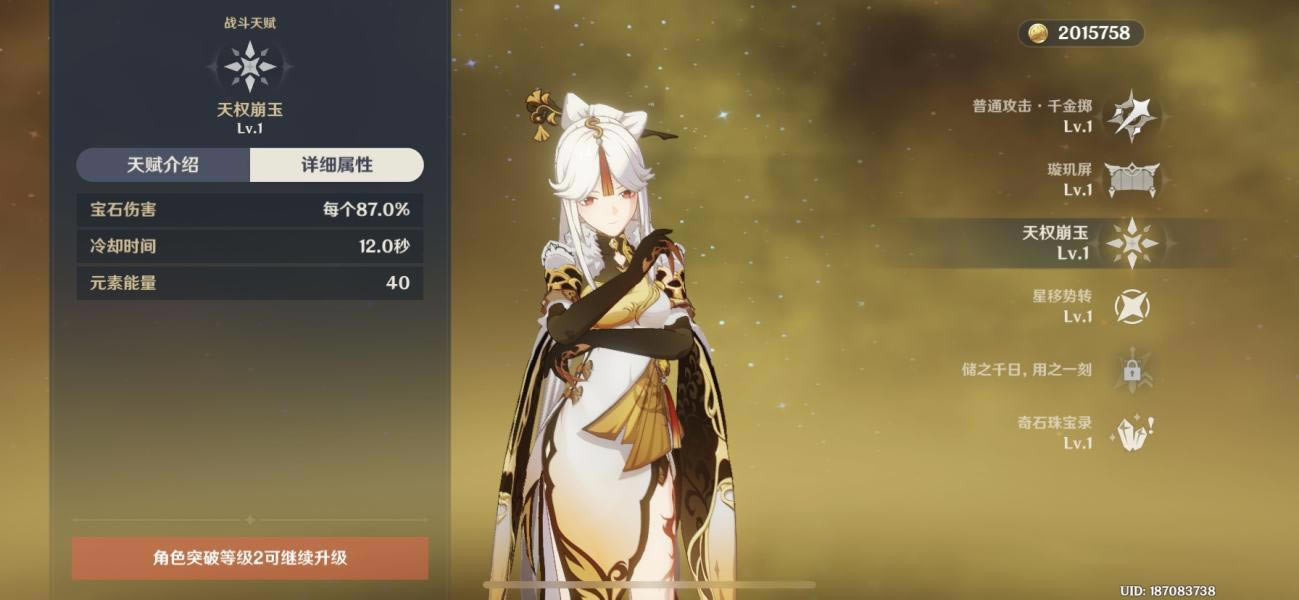Click the 角色突破等级2可继续升级 button
The width and height of the screenshot is (1299, 600).
[x=250, y=558]
